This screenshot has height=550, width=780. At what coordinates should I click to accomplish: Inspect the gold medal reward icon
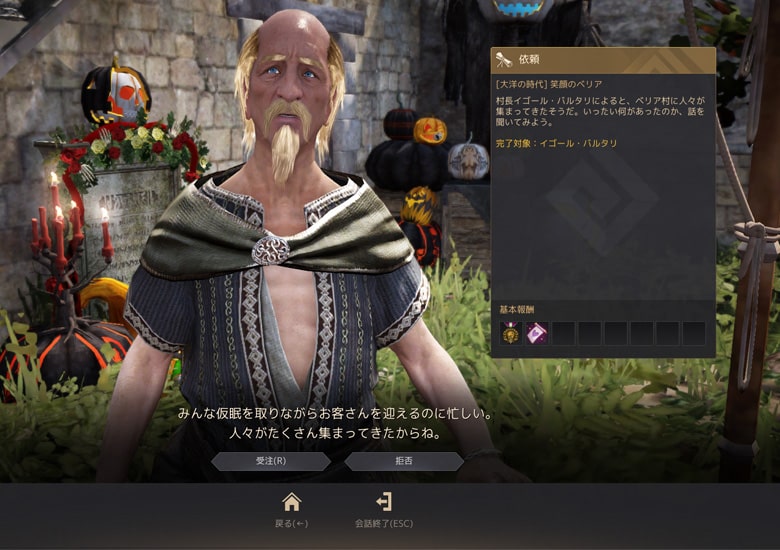[511, 334]
